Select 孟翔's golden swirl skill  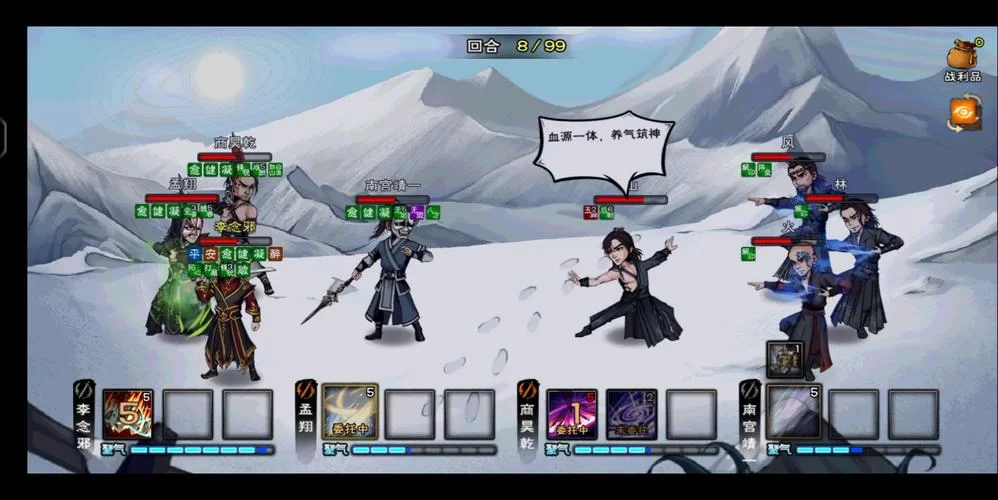pyautogui.click(x=350, y=414)
